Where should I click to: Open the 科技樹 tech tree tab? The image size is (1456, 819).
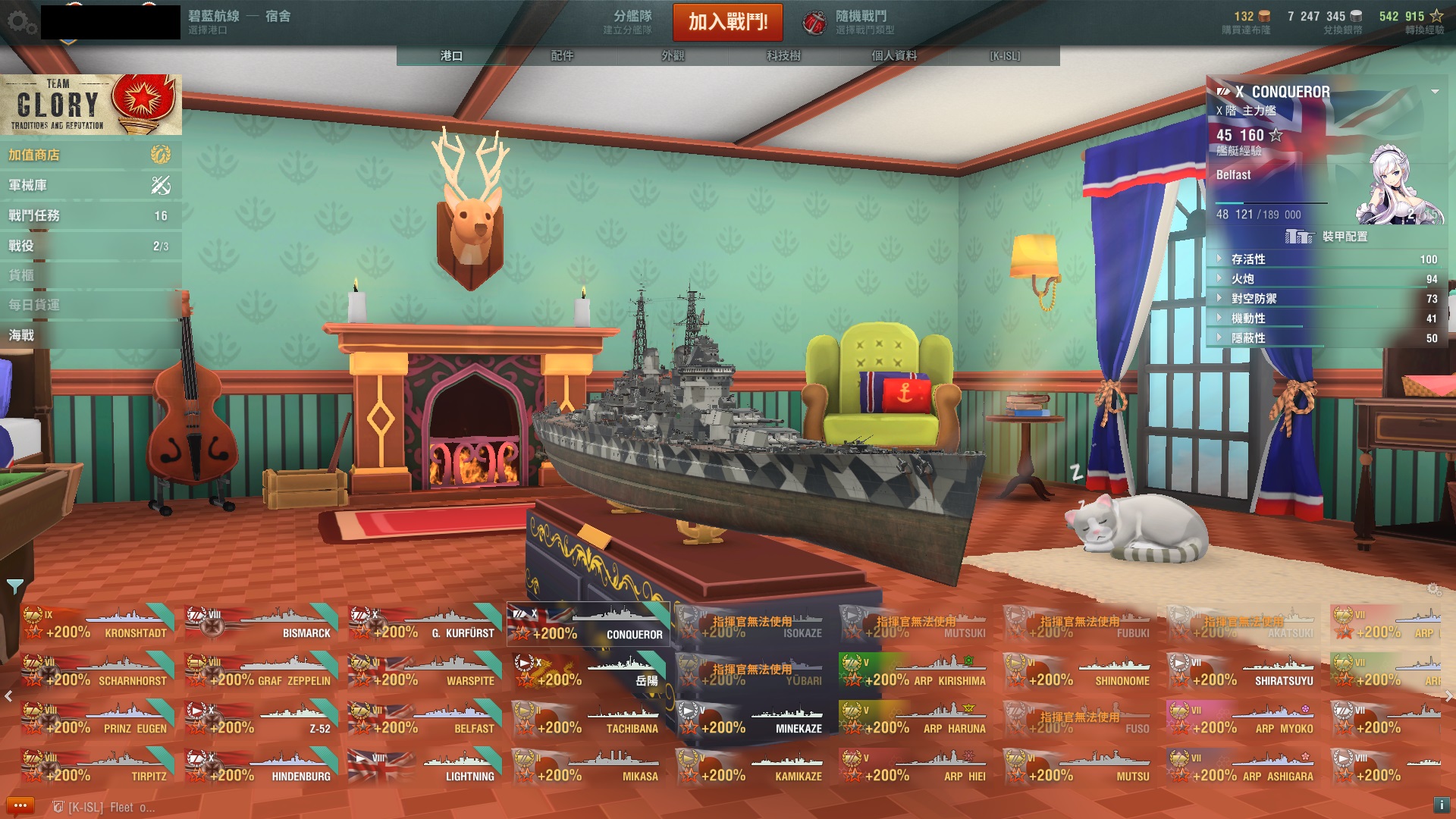coord(783,55)
